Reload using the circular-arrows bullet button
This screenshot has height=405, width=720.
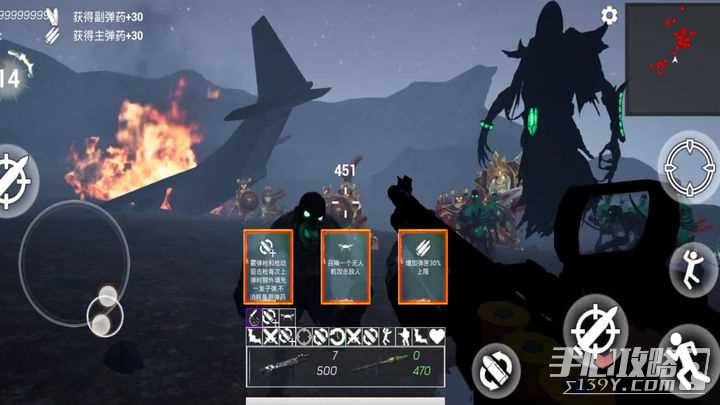pyautogui.click(x=497, y=367)
